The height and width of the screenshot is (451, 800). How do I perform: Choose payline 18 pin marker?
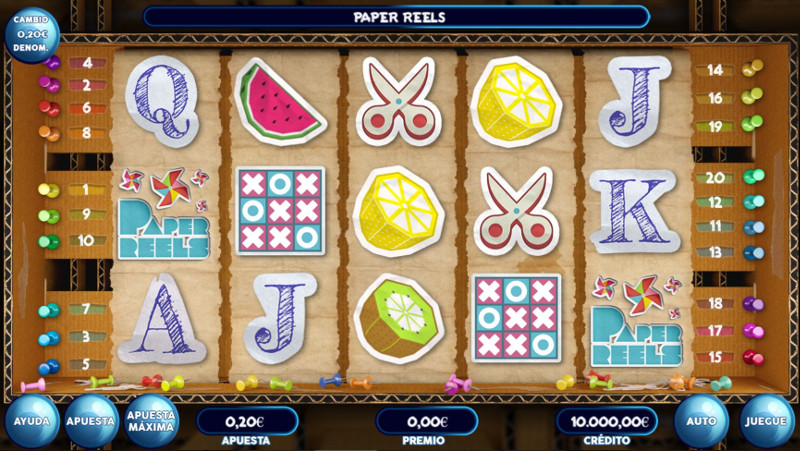pos(751,303)
